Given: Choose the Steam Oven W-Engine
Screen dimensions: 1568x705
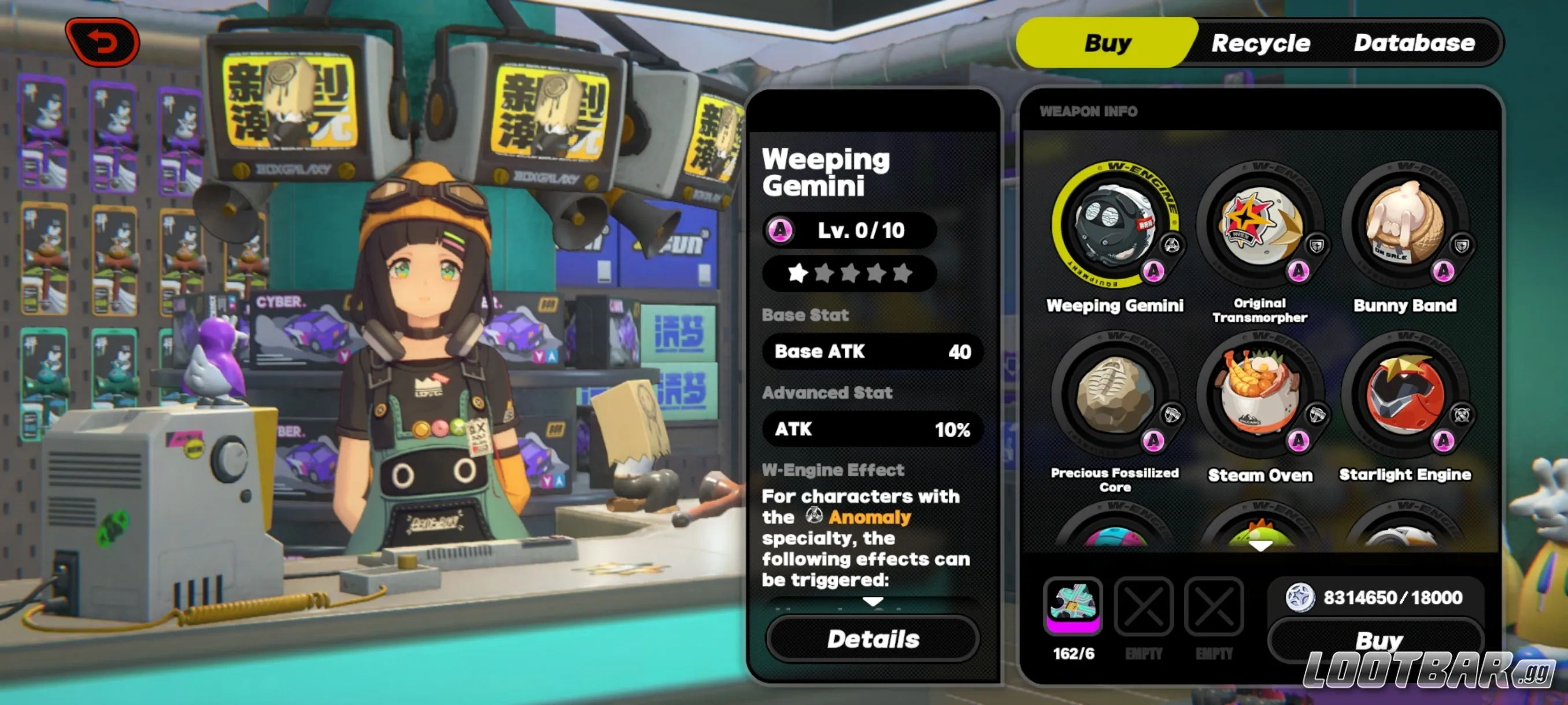Looking at the screenshot, I should pos(1259,396).
